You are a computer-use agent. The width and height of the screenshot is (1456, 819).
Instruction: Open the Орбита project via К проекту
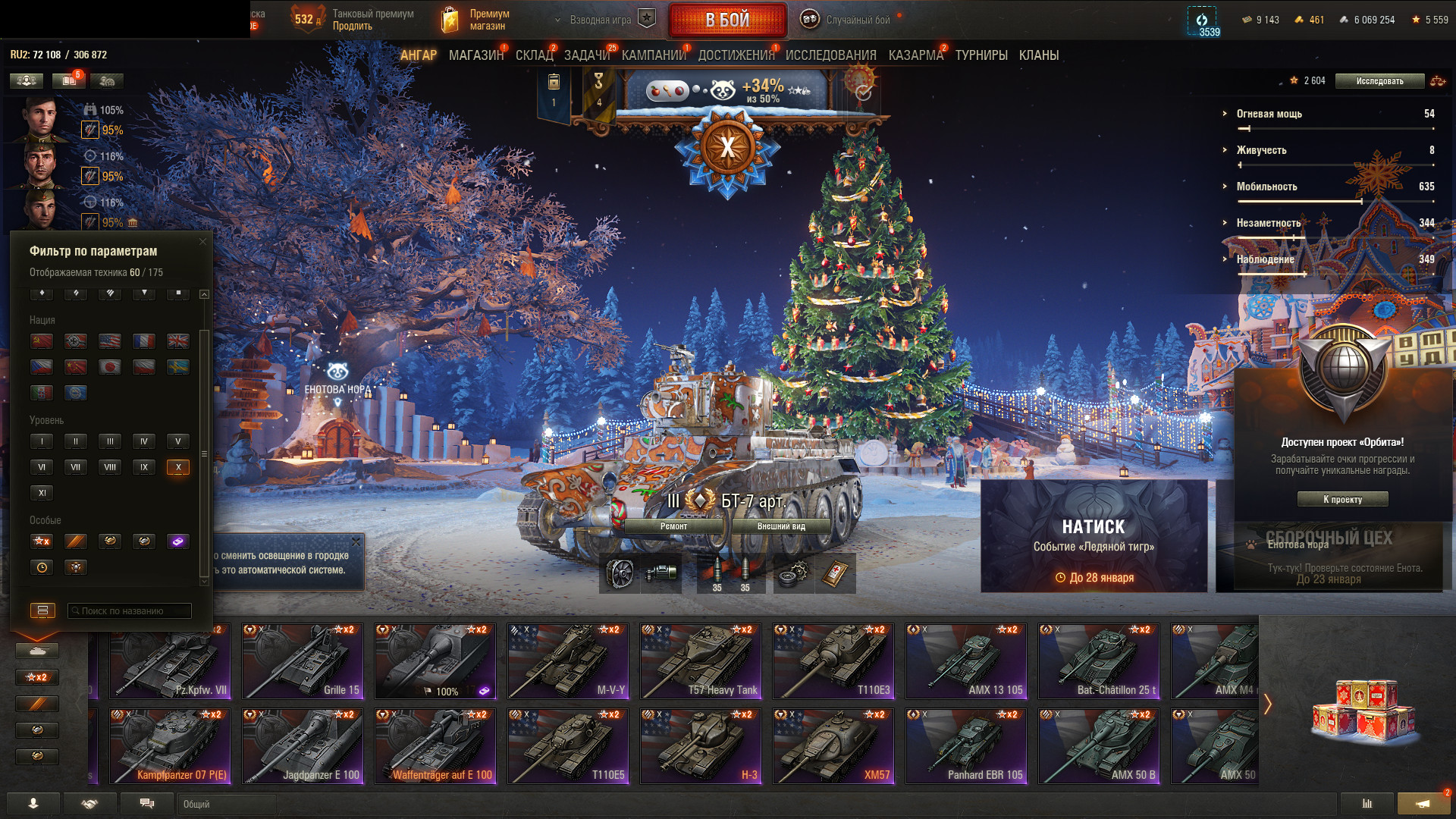[x=1342, y=499]
